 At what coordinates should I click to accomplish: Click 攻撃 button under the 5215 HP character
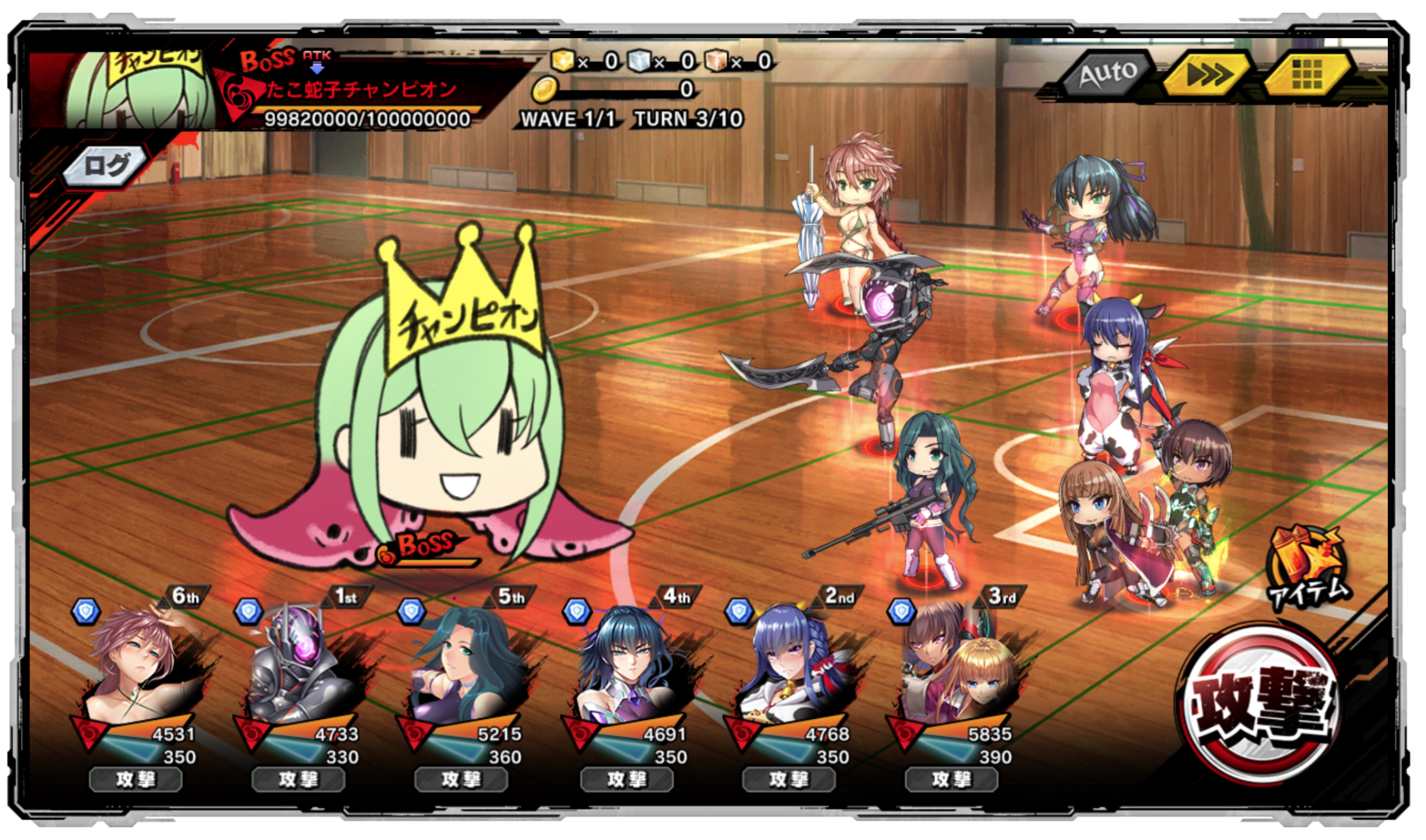461,779
